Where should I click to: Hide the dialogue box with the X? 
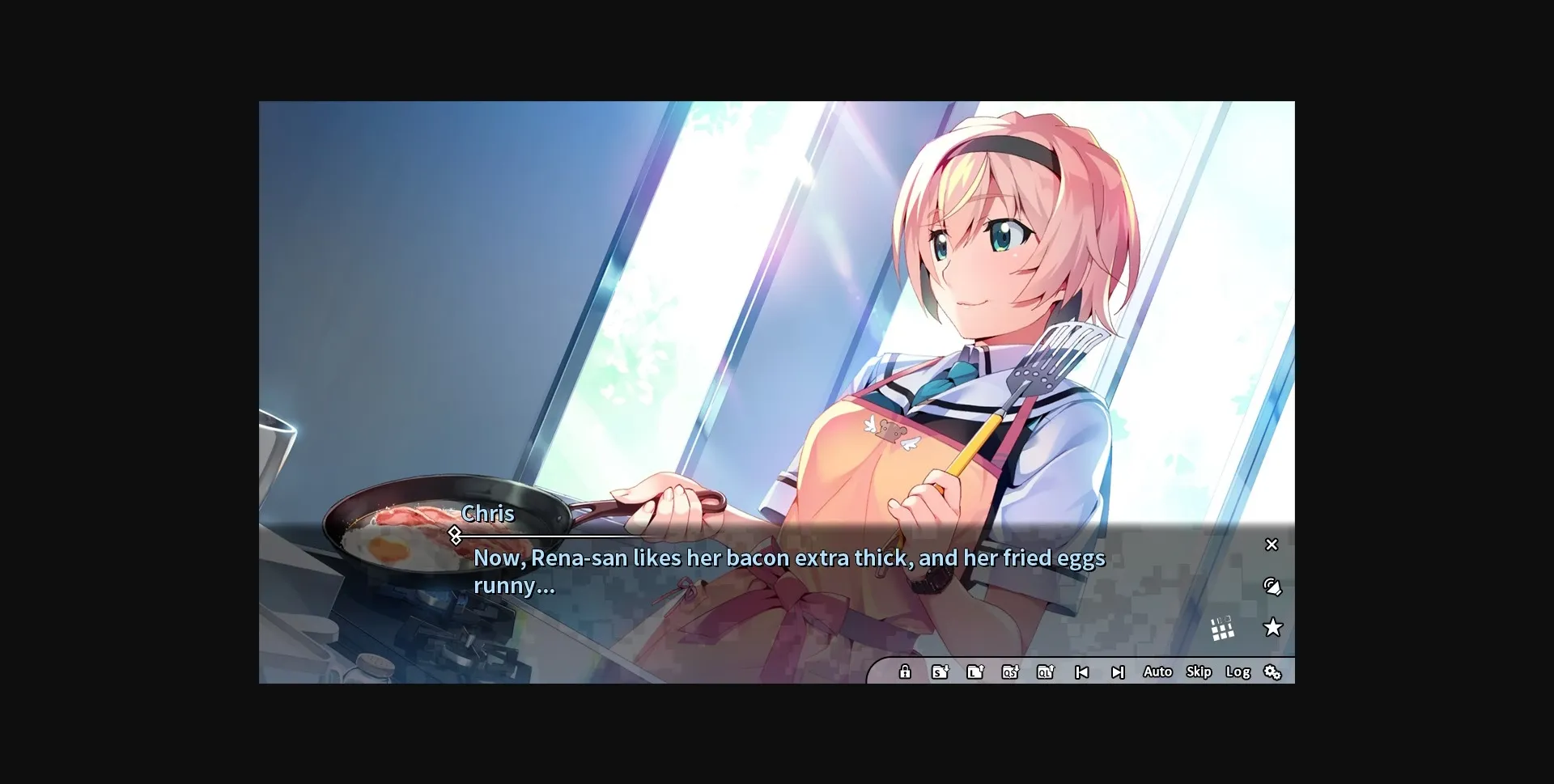point(1272,545)
